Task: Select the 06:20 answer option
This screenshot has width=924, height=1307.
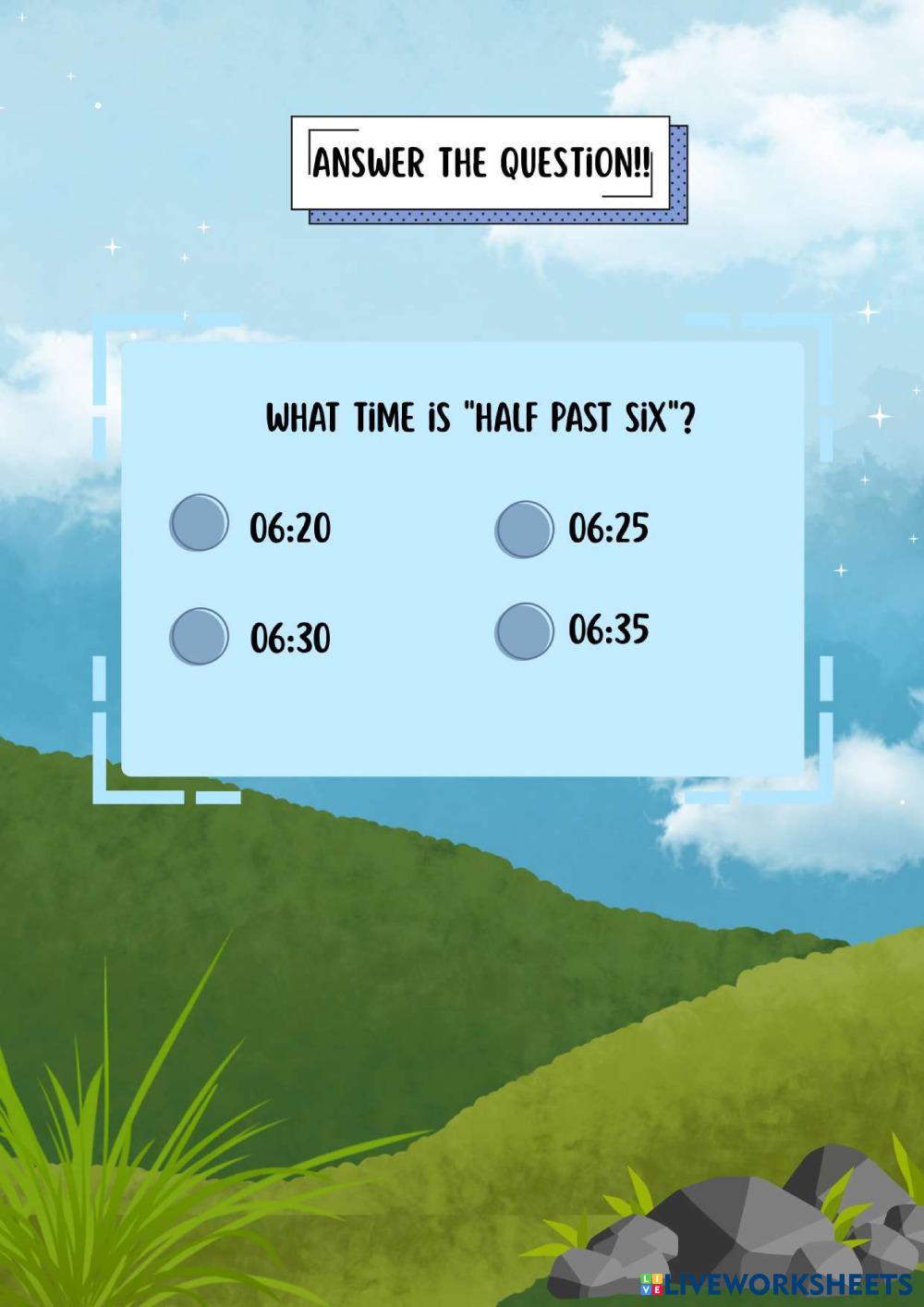Action: [x=199, y=523]
